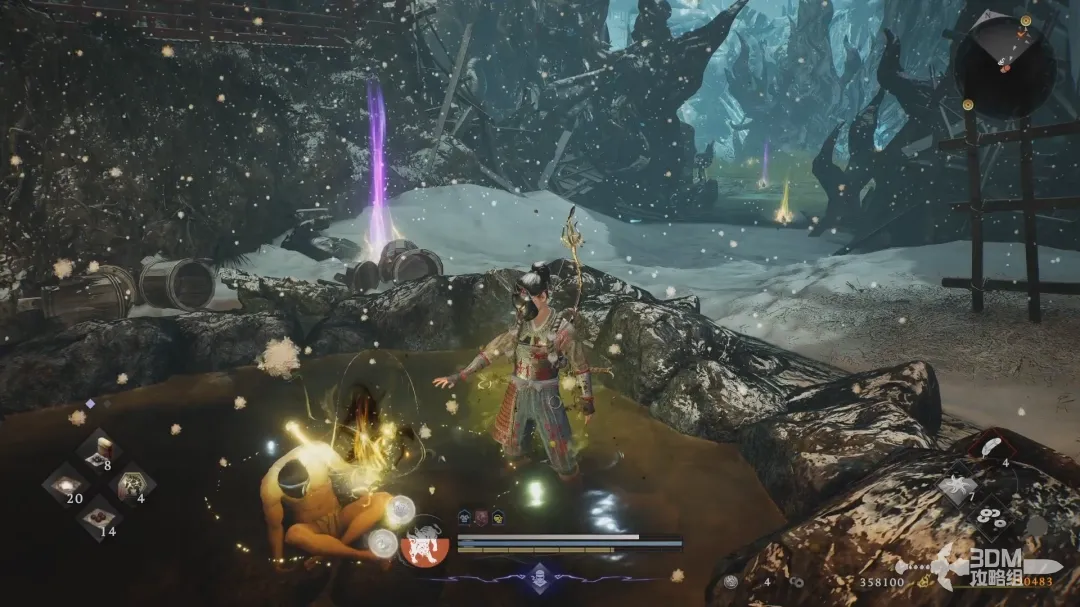Image resolution: width=1080 pixels, height=607 pixels.
Task: Select the white feather arrow slot
Action: point(990,449)
